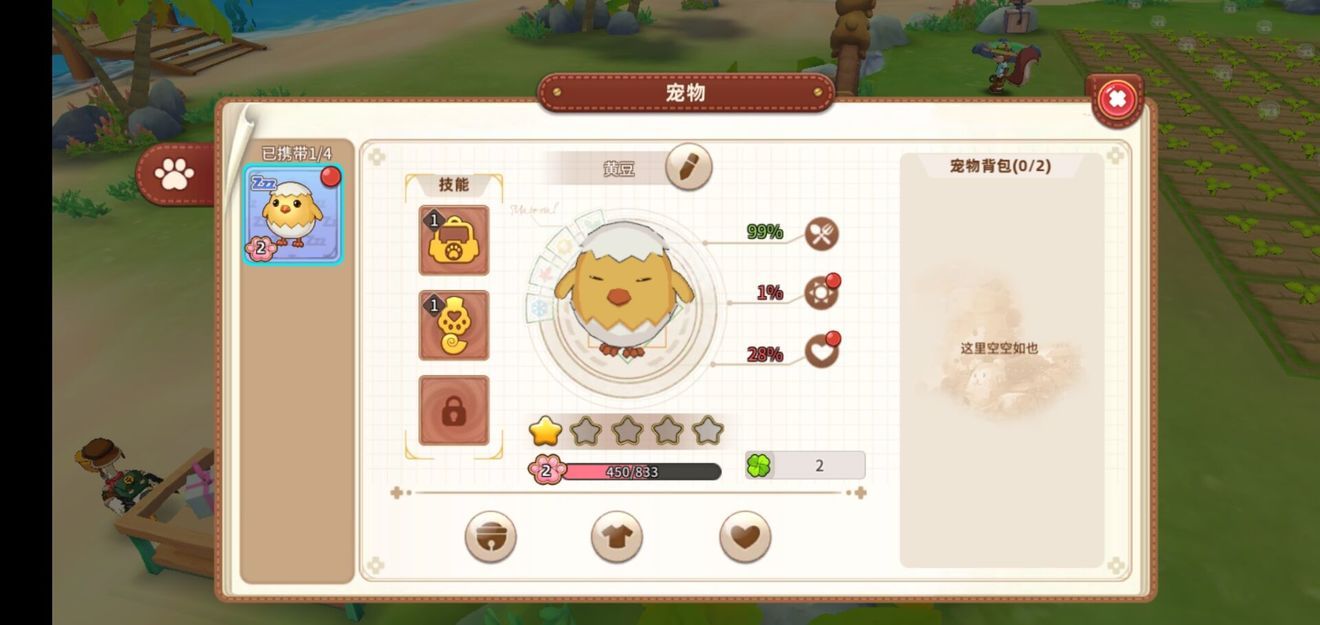
Task: Feed the pet via fork-and-spoon icon
Action: [x=821, y=234]
